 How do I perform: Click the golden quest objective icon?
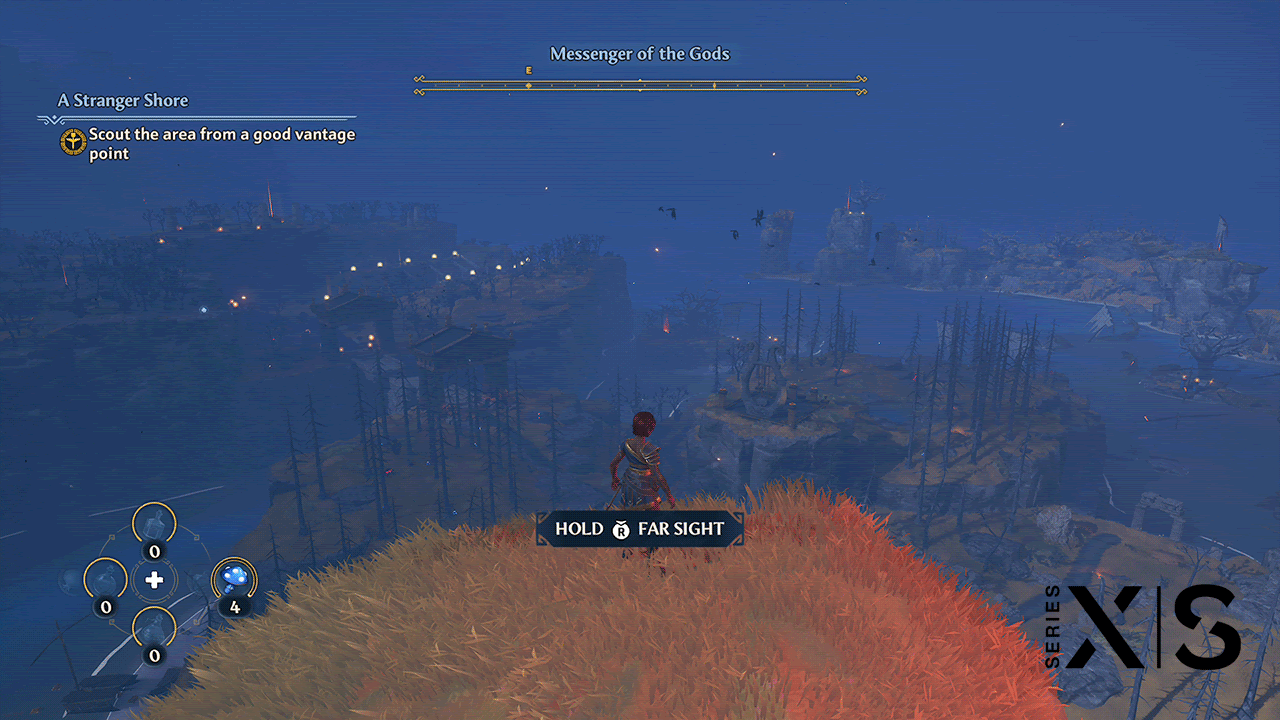(73, 142)
